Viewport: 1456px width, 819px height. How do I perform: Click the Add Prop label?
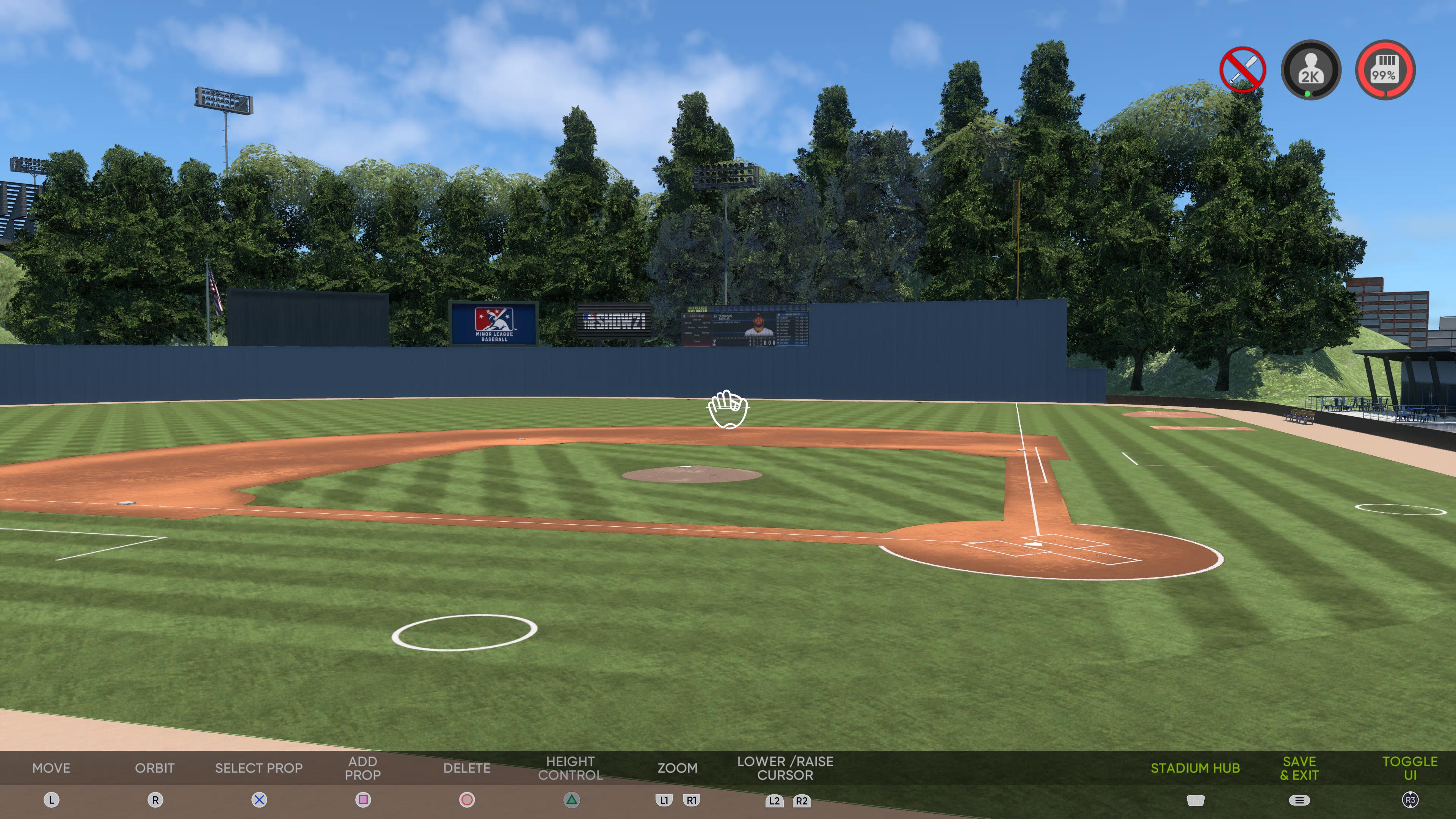coord(363,768)
